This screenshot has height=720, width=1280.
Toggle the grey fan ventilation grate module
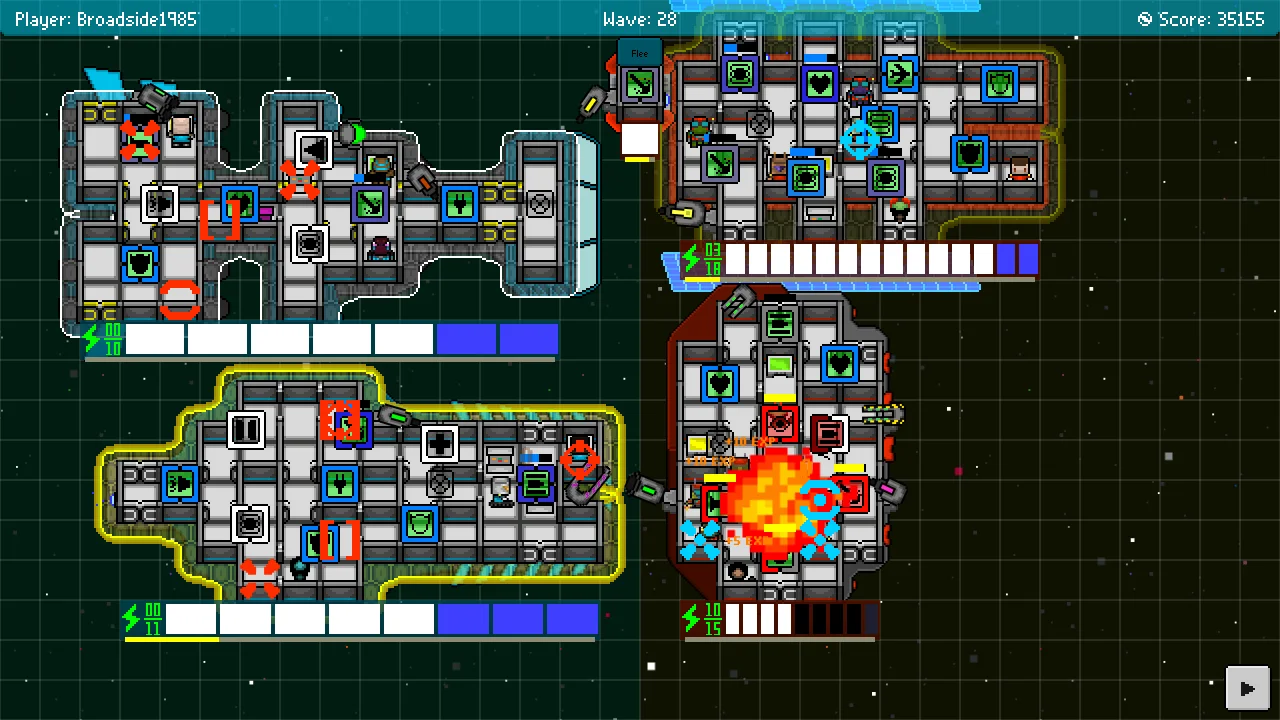pyautogui.click(x=539, y=203)
